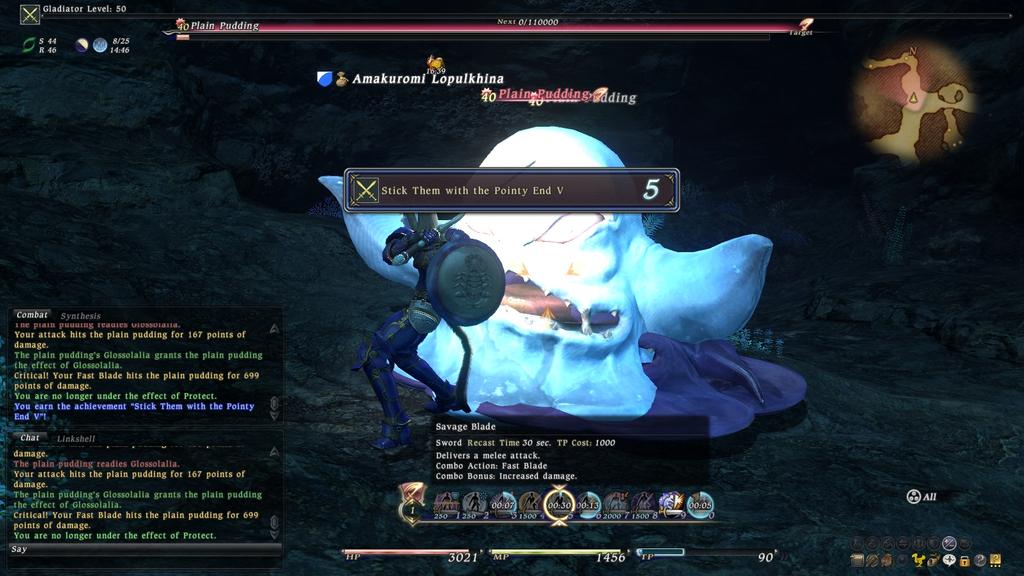Select the Combat log tab
The height and width of the screenshot is (576, 1024).
(32, 315)
